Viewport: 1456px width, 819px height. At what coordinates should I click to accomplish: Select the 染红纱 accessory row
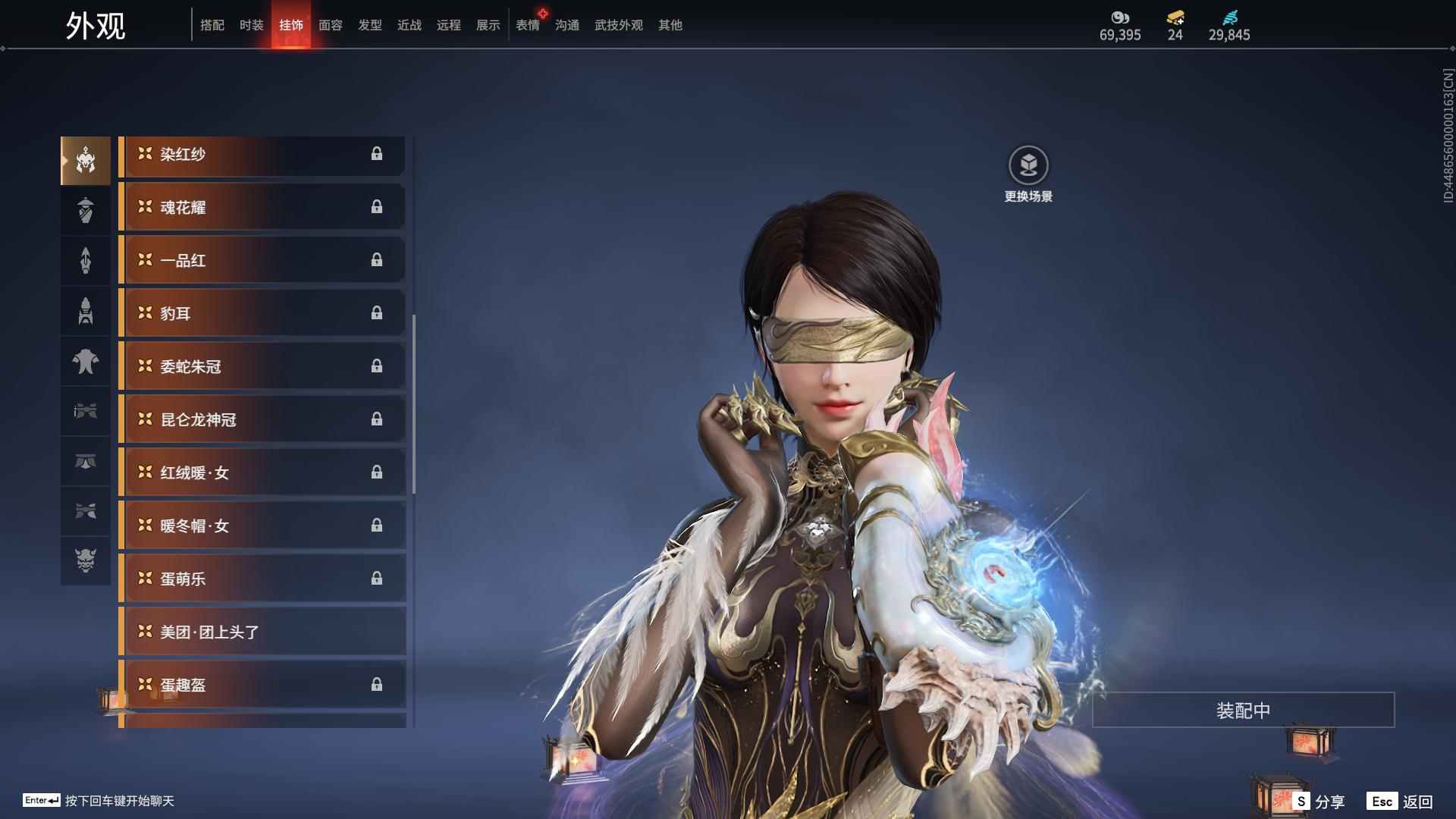click(262, 155)
